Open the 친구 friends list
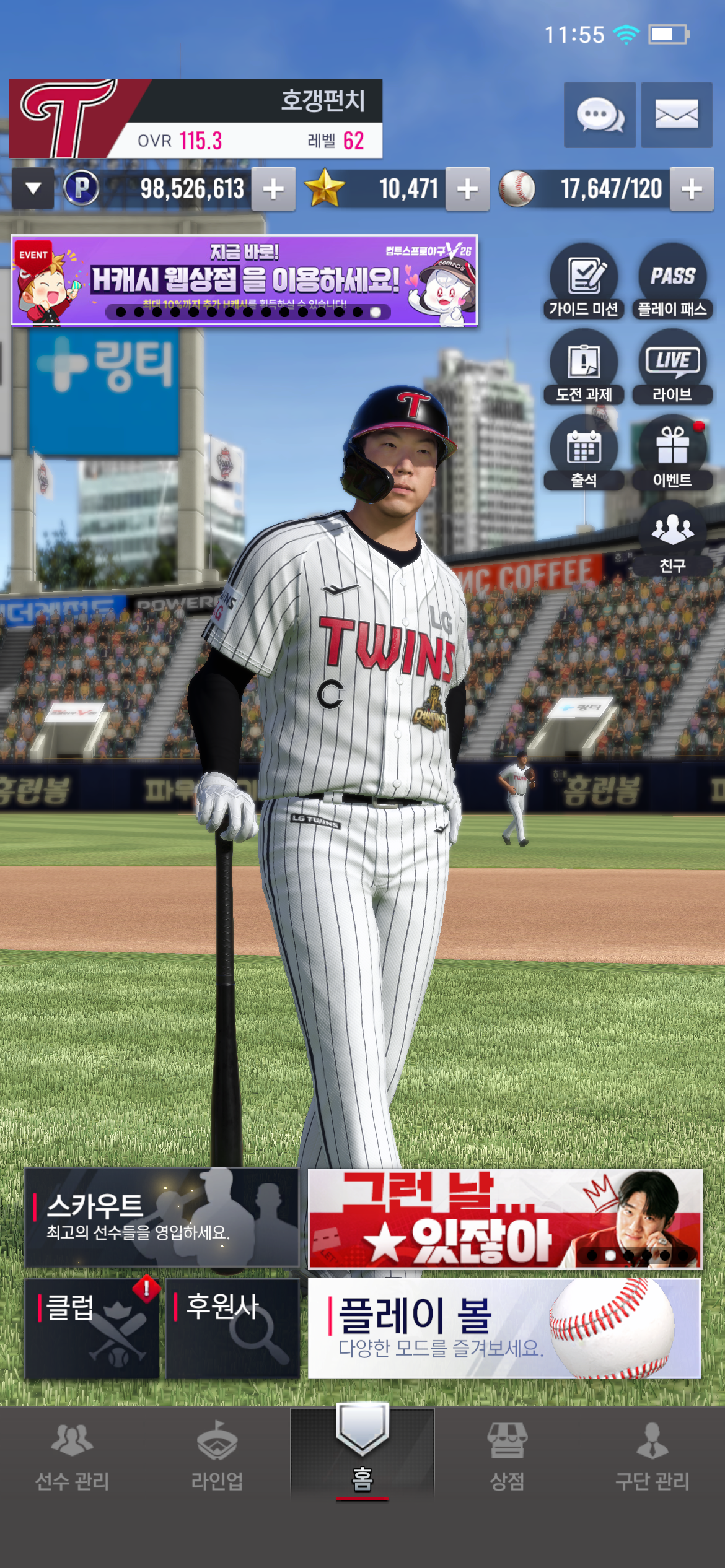The image size is (725, 1568). (x=672, y=539)
